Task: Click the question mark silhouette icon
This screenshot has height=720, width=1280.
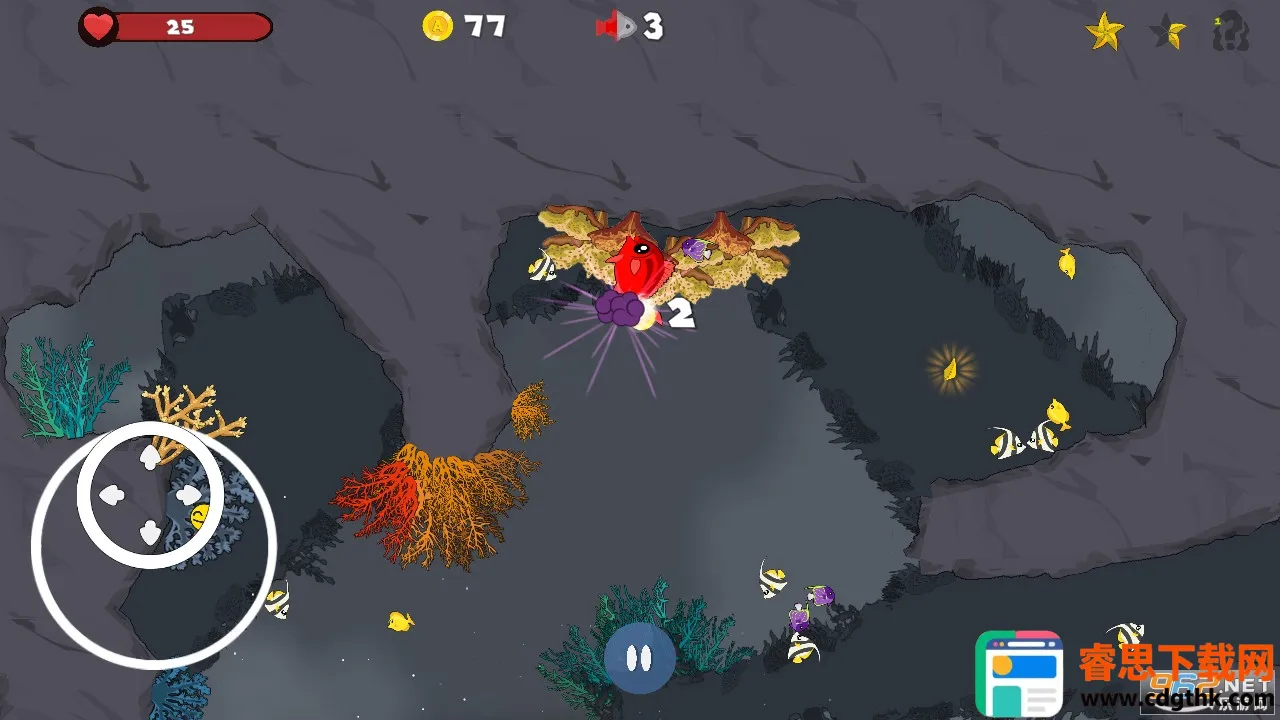Action: coord(1231,32)
